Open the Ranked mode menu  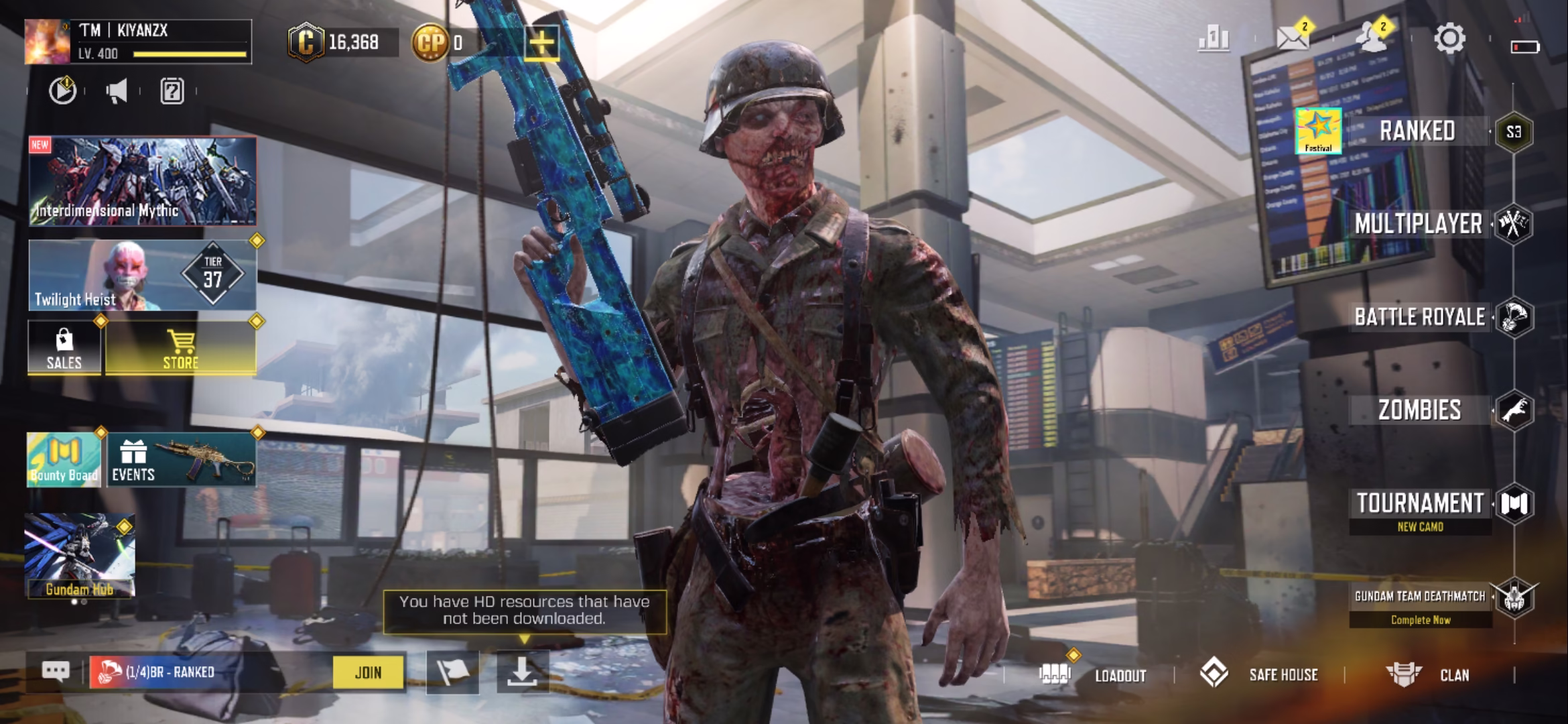coord(1417,131)
